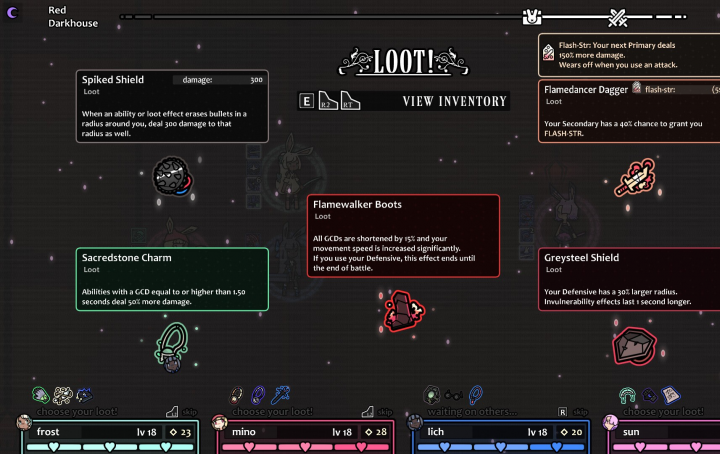
Task: Select the Sacredstone Charm loot item
Action: point(173,345)
